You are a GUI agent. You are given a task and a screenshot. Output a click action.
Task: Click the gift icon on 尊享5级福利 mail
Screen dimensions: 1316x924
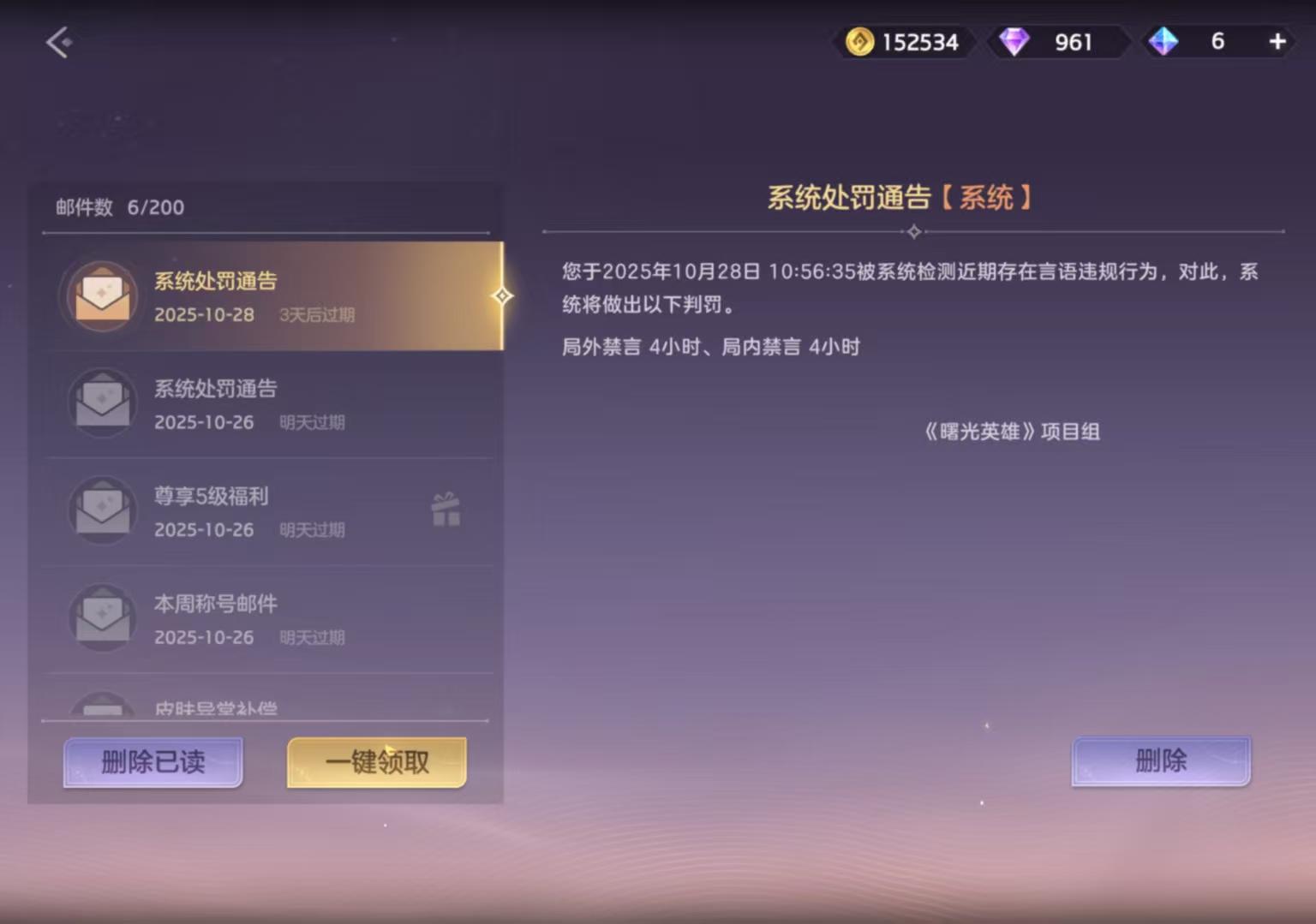(445, 510)
